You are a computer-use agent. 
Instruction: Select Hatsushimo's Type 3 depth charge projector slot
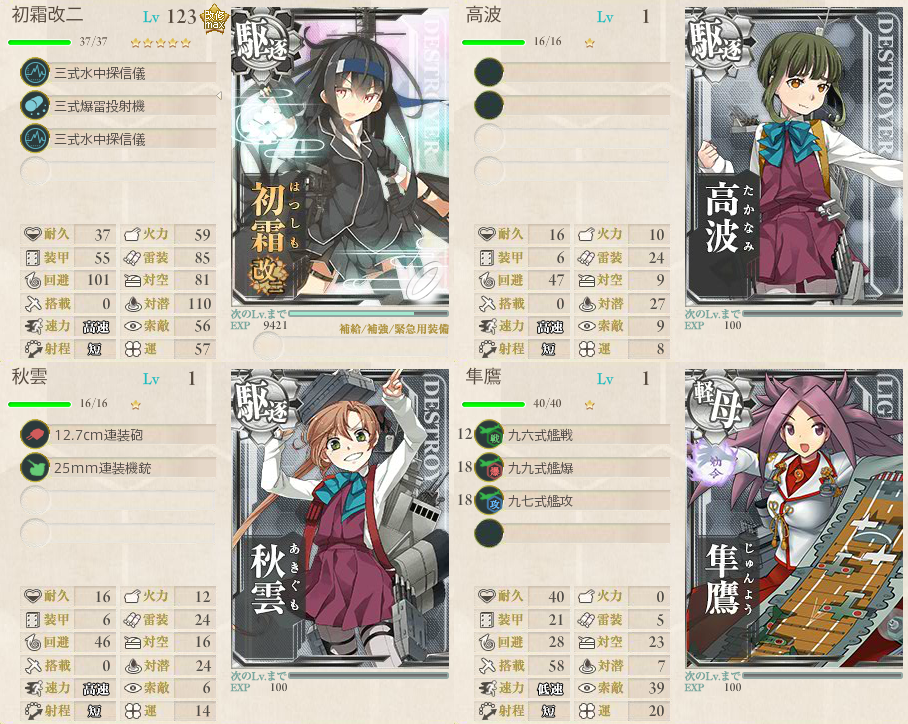pyautogui.click(x=118, y=105)
